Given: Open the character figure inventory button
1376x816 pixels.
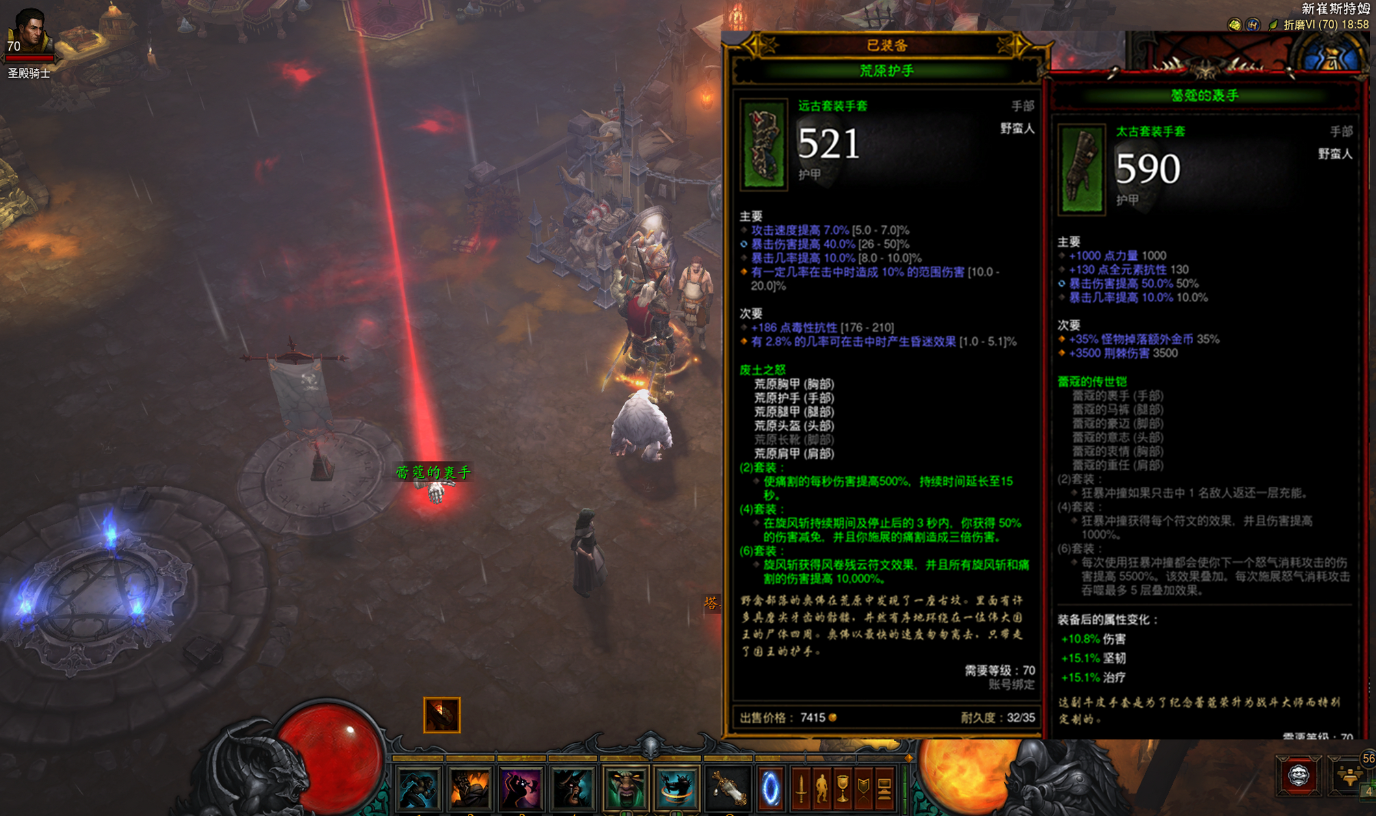Looking at the screenshot, I should [x=822, y=789].
